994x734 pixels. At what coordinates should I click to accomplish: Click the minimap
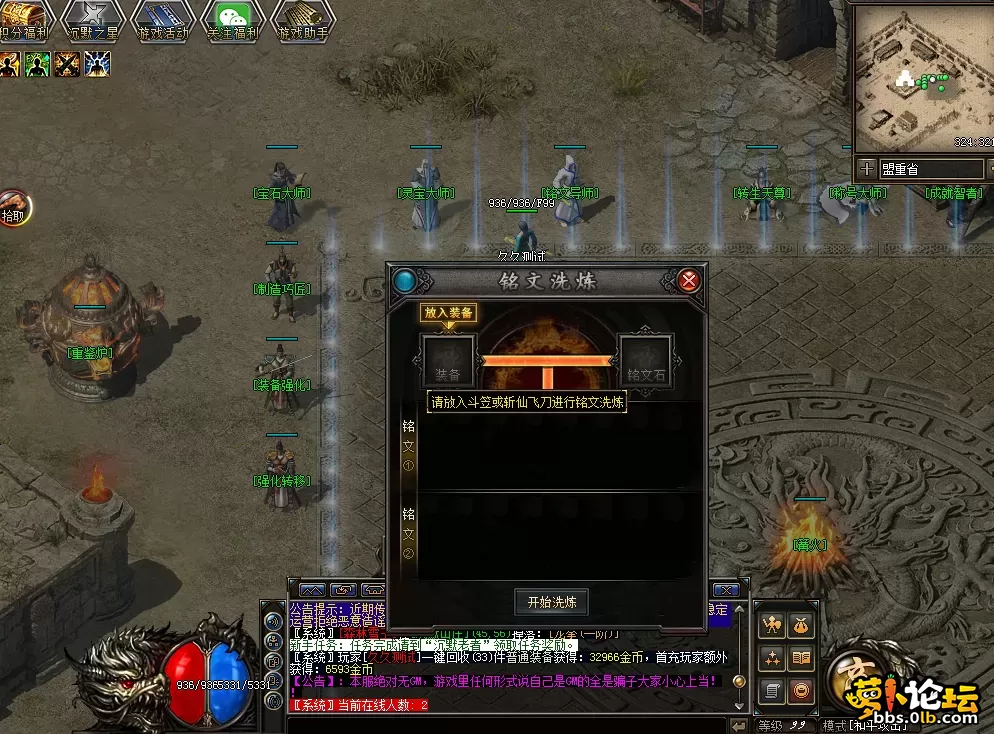click(921, 76)
